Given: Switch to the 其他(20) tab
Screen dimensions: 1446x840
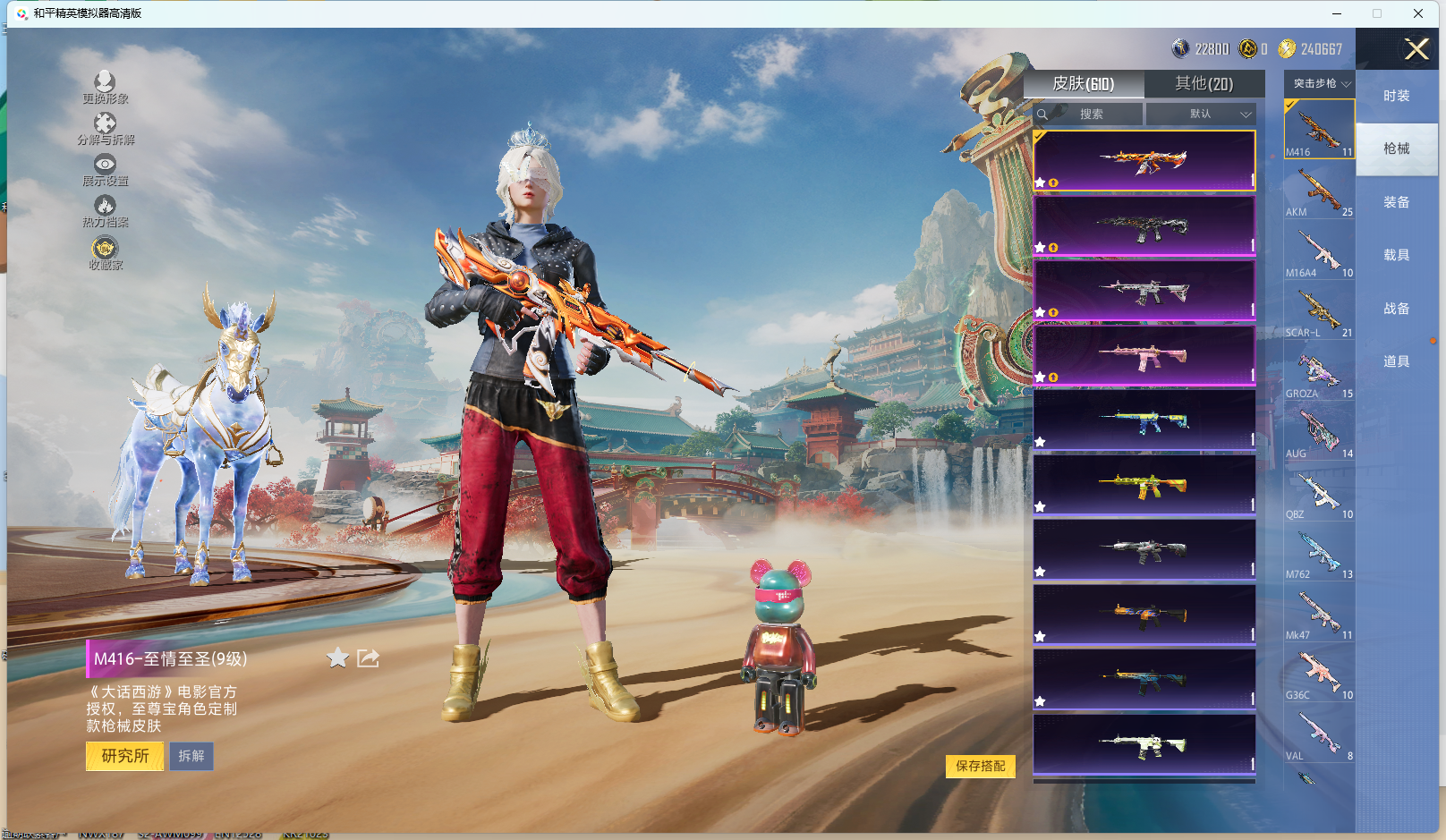Looking at the screenshot, I should point(1204,83).
